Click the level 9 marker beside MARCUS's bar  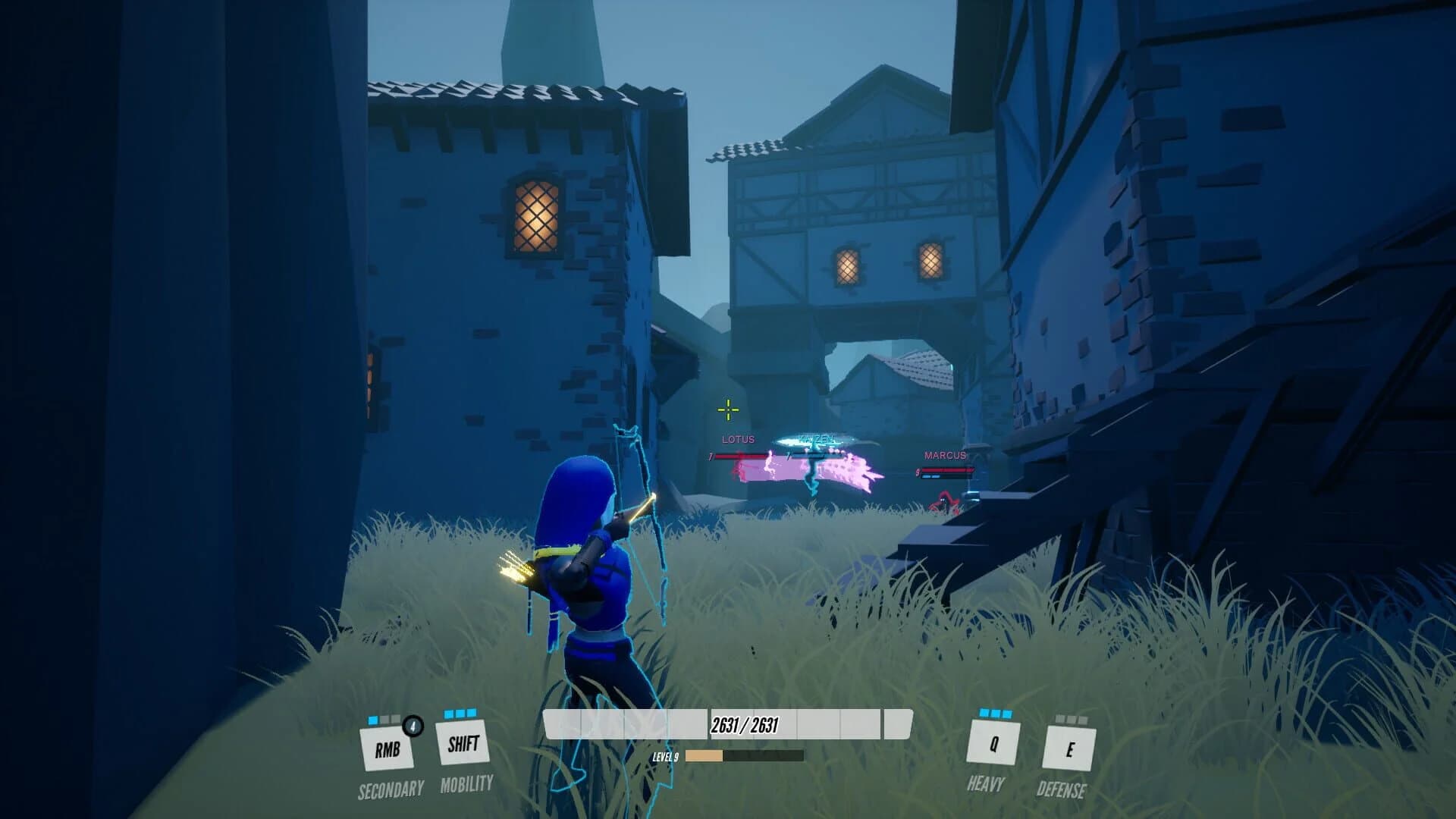(918, 470)
